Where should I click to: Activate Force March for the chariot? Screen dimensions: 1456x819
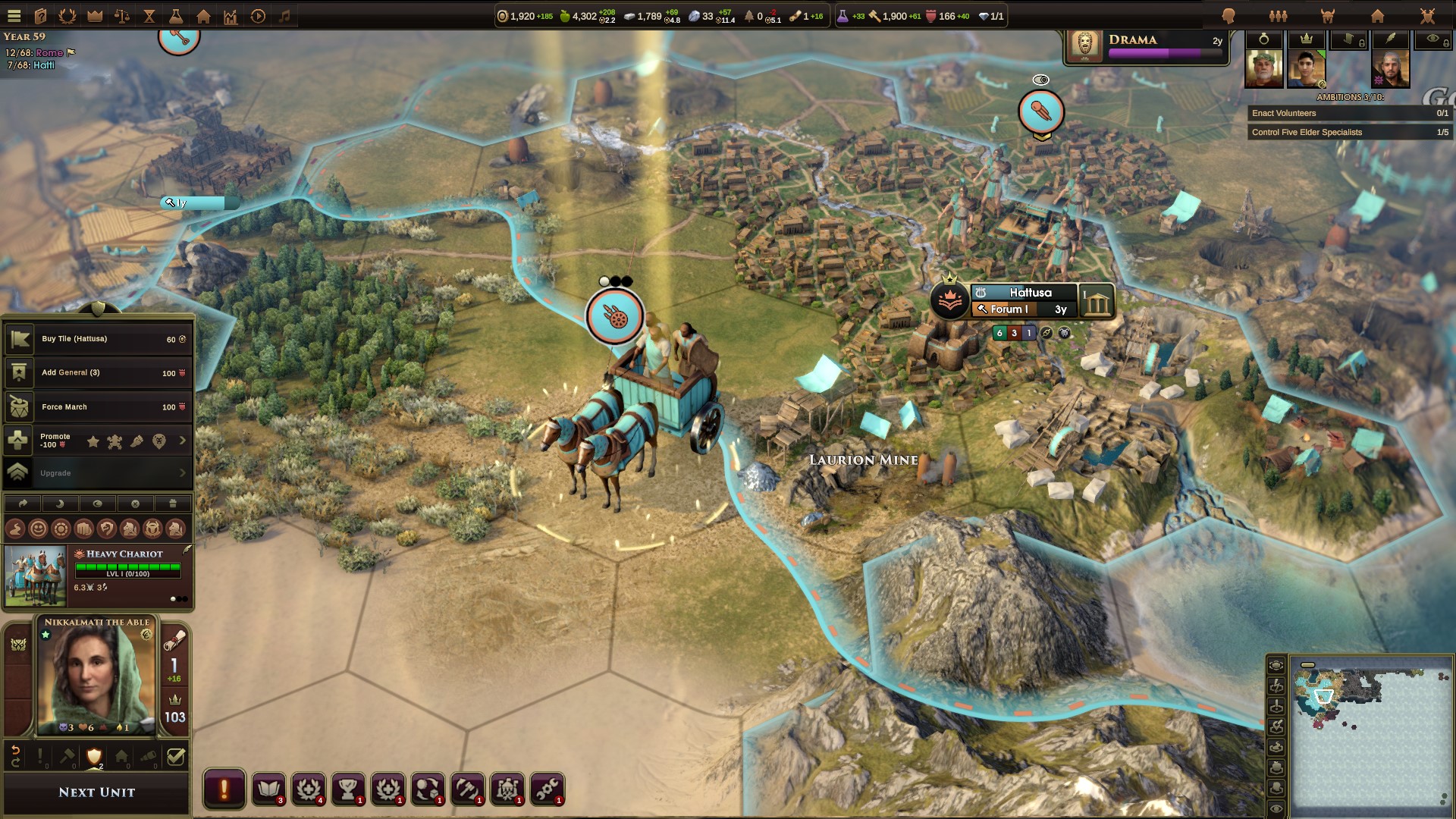point(99,407)
